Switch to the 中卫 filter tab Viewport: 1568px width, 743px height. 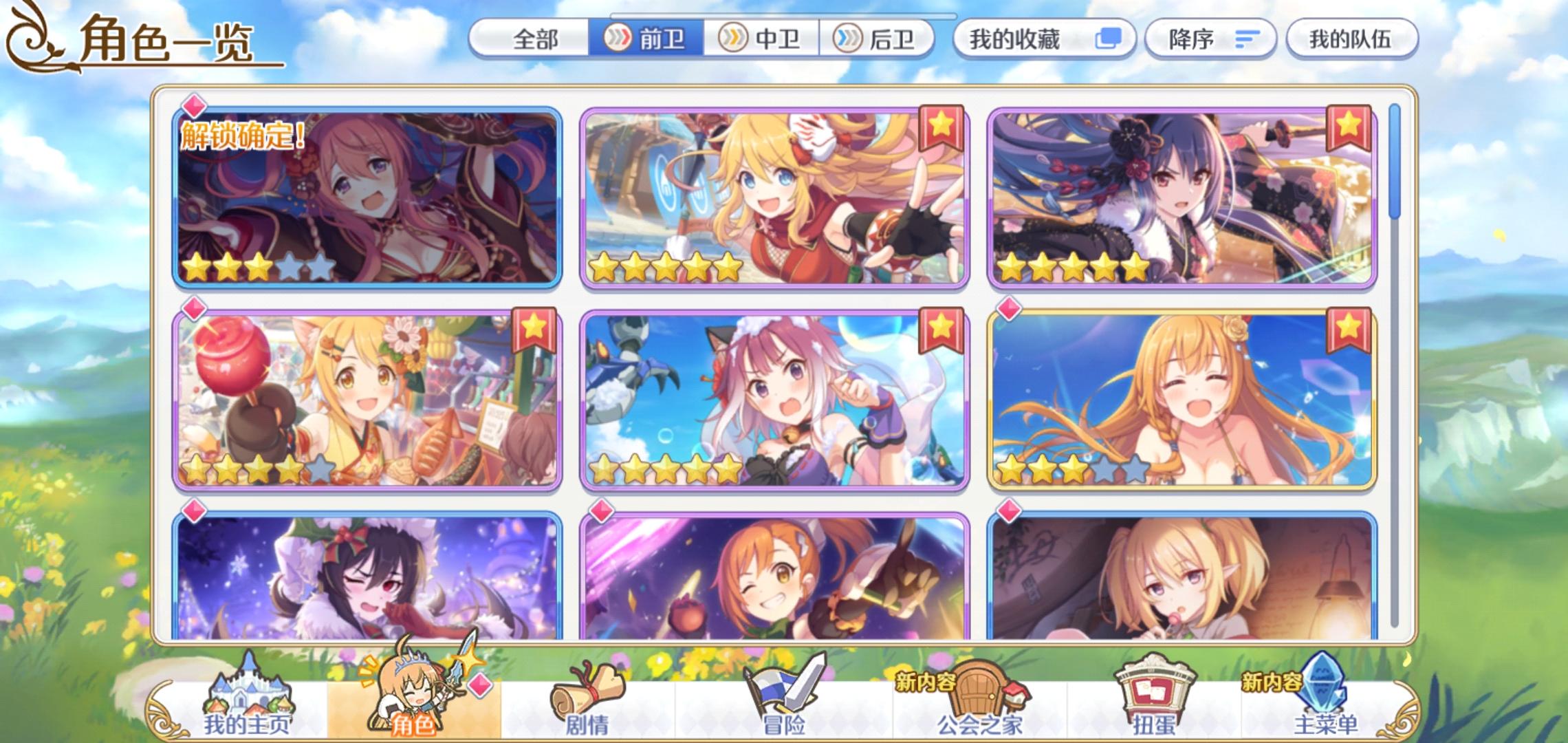[x=763, y=39]
